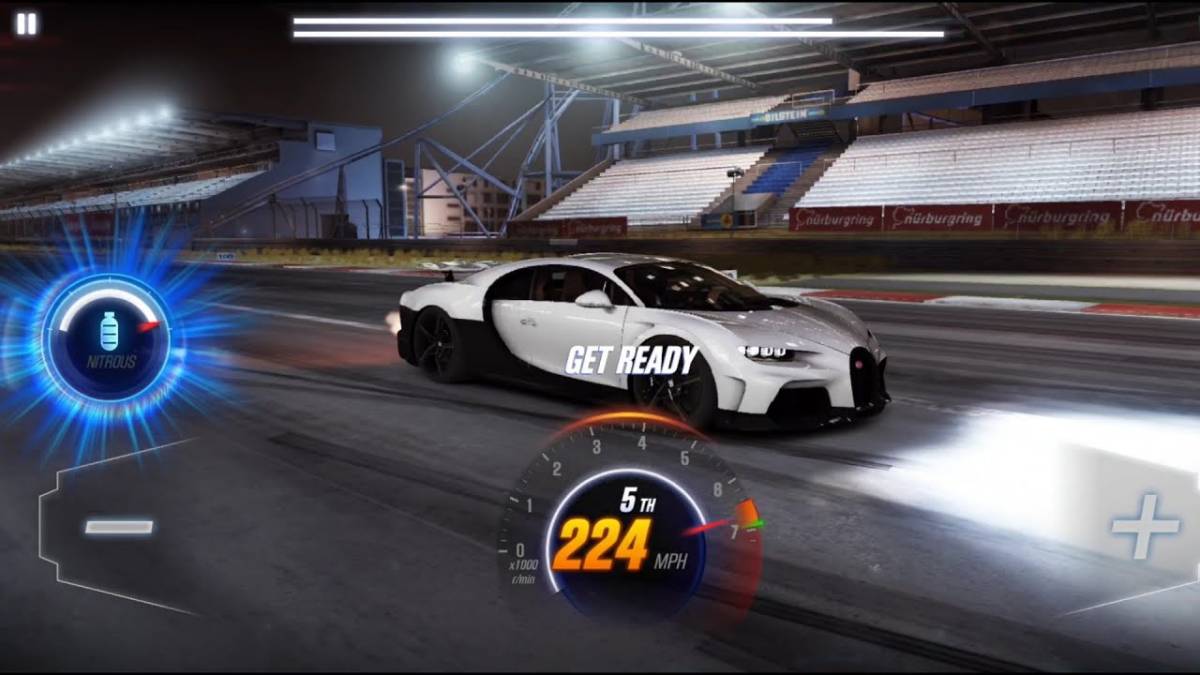
Task: Shift up with the plus paddle
Action: (x=1144, y=526)
